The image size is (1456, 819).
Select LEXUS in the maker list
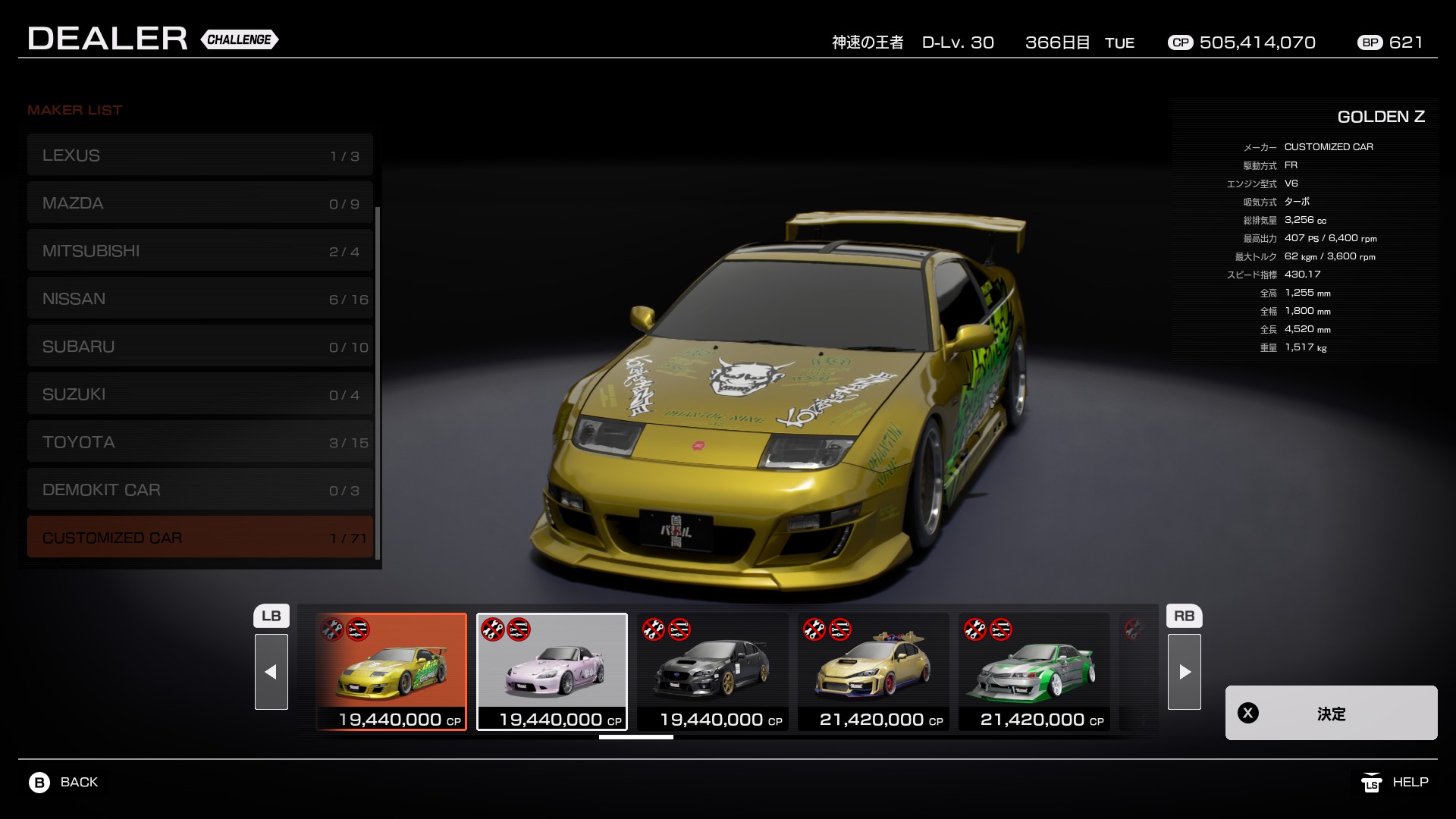coord(200,155)
